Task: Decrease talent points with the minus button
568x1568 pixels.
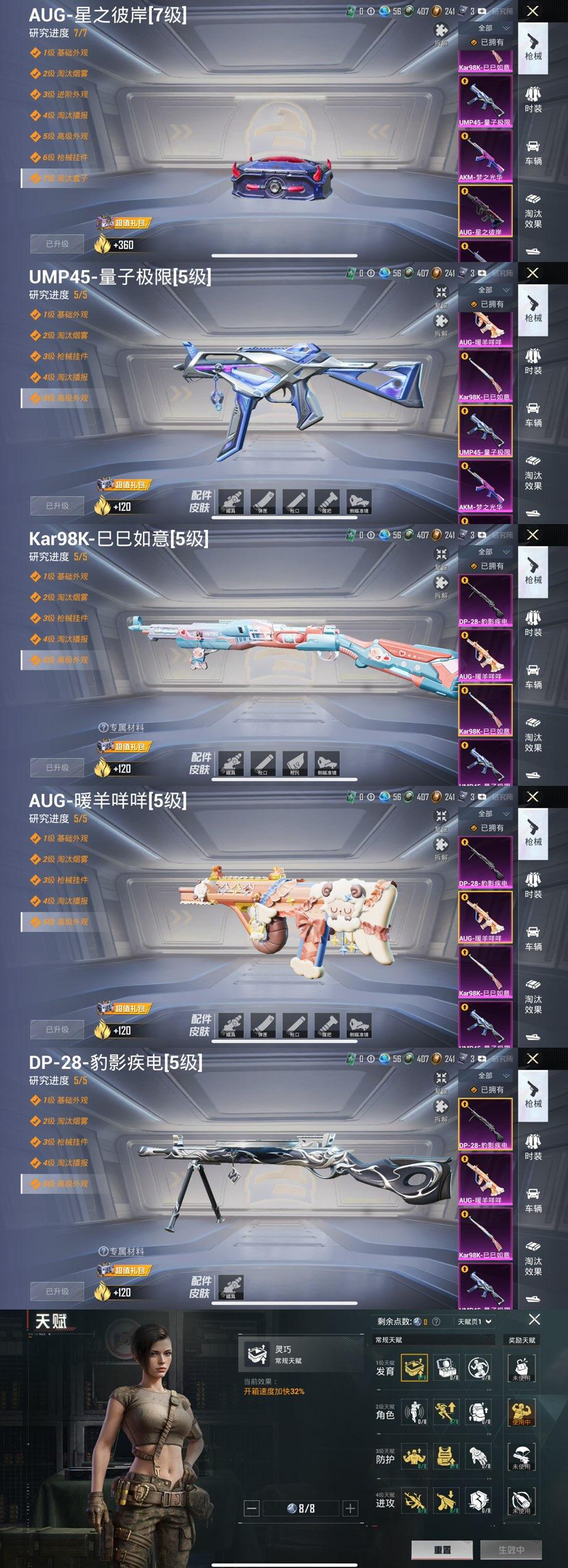Action: coord(252,1508)
